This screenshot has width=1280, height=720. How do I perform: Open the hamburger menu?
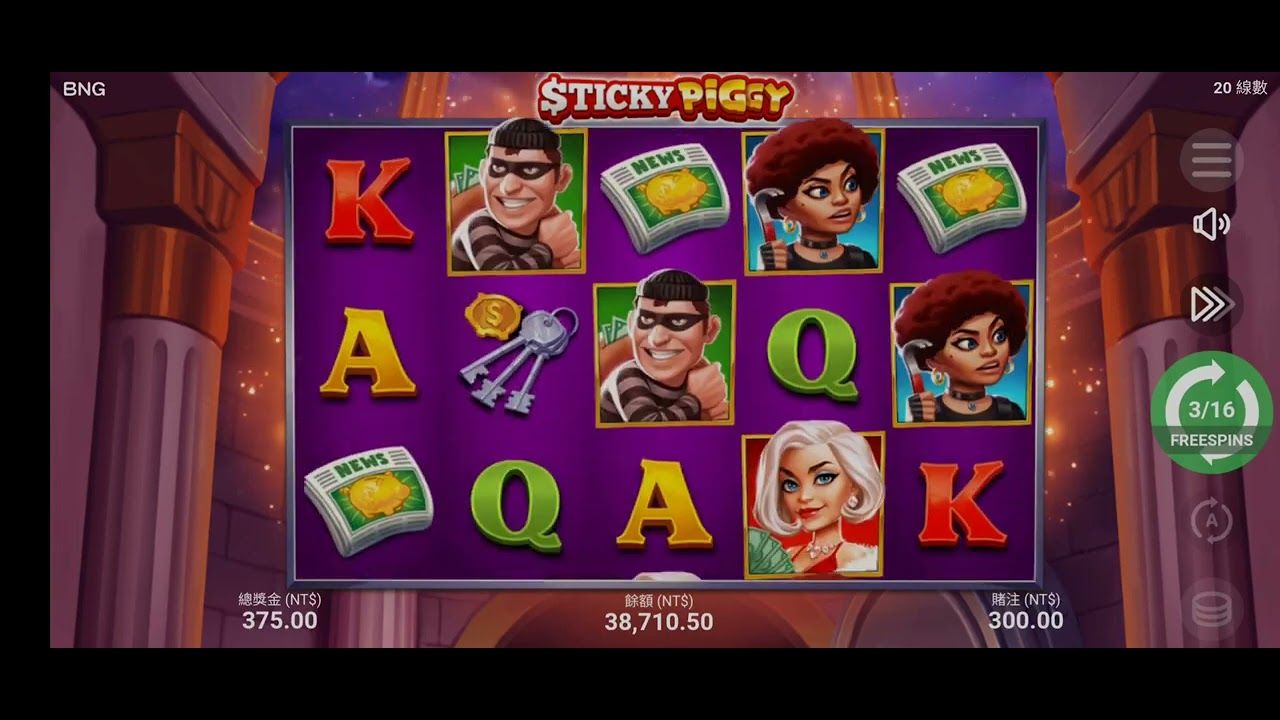point(1211,160)
